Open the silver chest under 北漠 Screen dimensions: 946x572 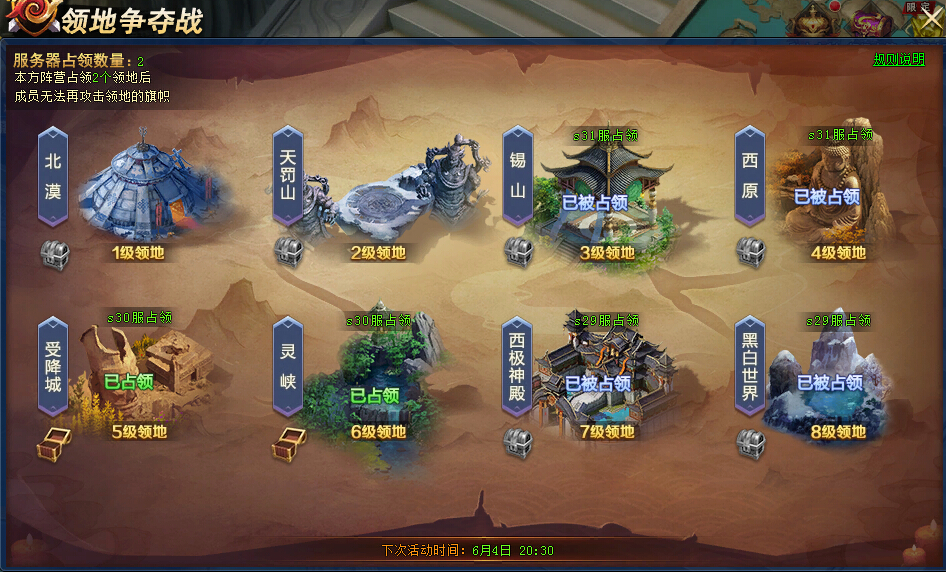click(x=54, y=254)
